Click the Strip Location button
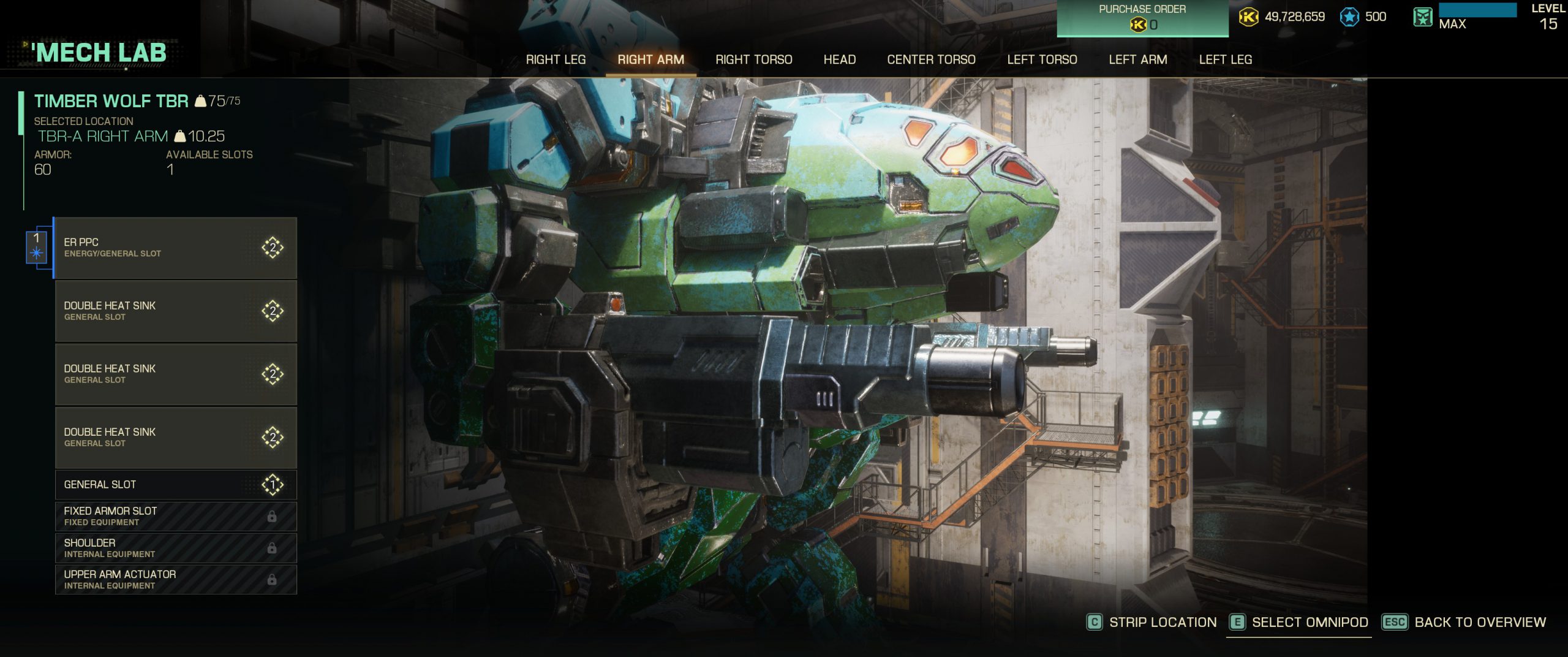This screenshot has height=657, width=1568. 1151,622
